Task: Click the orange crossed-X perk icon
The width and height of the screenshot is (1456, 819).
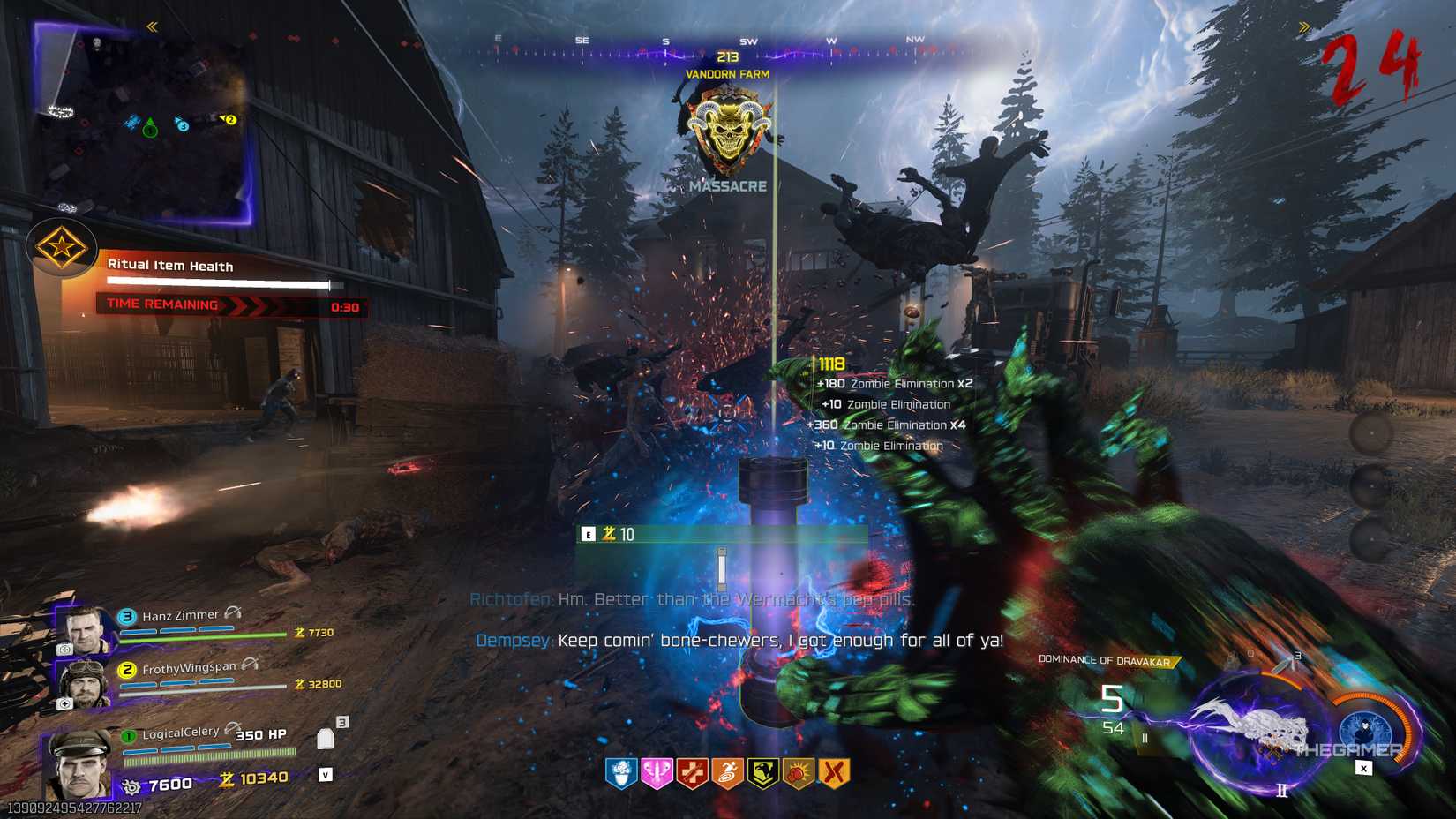Action: point(833,773)
